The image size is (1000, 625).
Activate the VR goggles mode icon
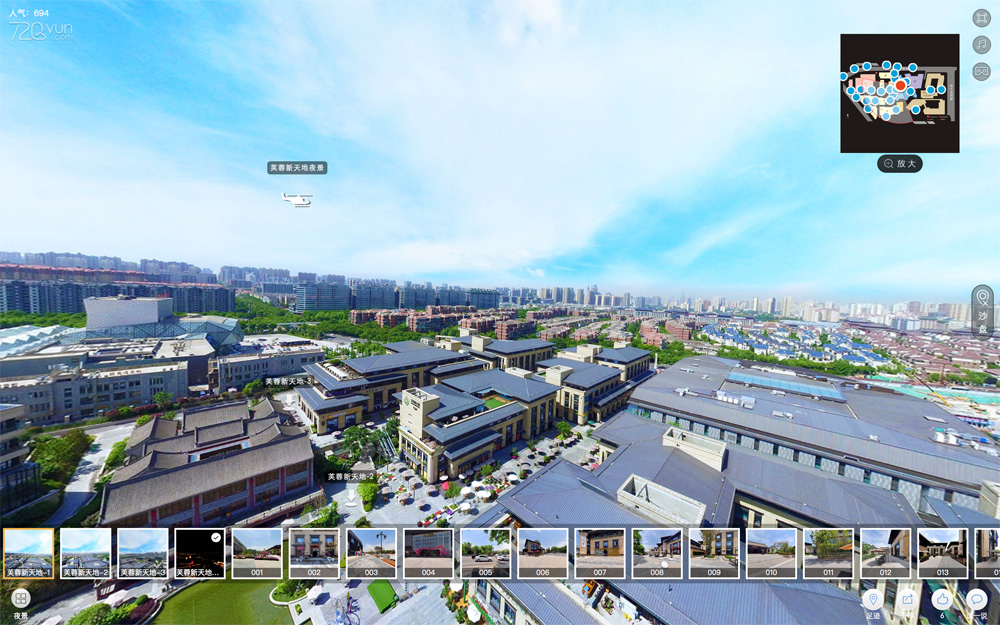[981, 71]
